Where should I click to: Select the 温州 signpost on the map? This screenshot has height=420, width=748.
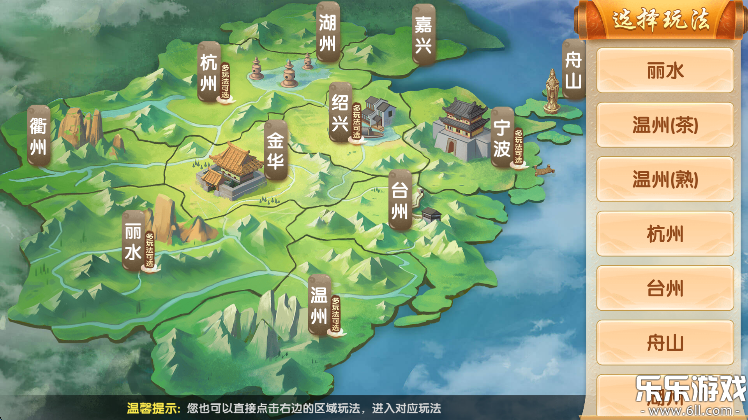point(319,305)
